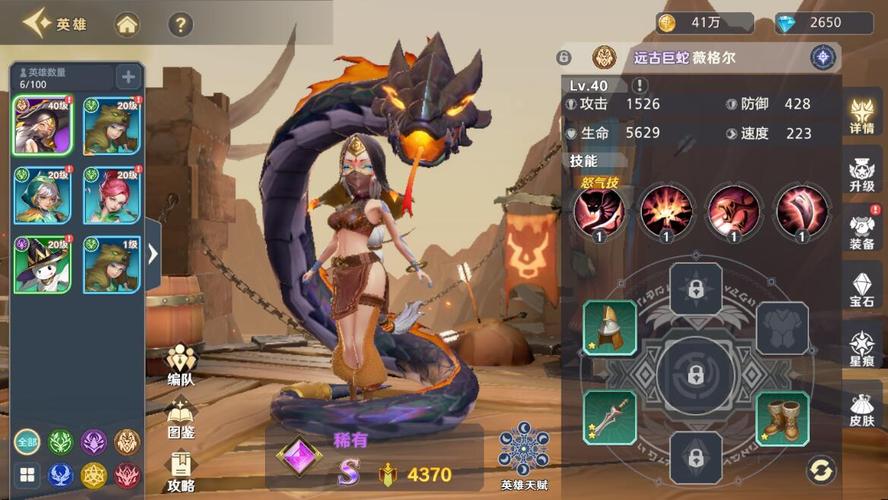This screenshot has height=500, width=888.
Task: Select the equipped boots slot
Action: click(x=781, y=418)
